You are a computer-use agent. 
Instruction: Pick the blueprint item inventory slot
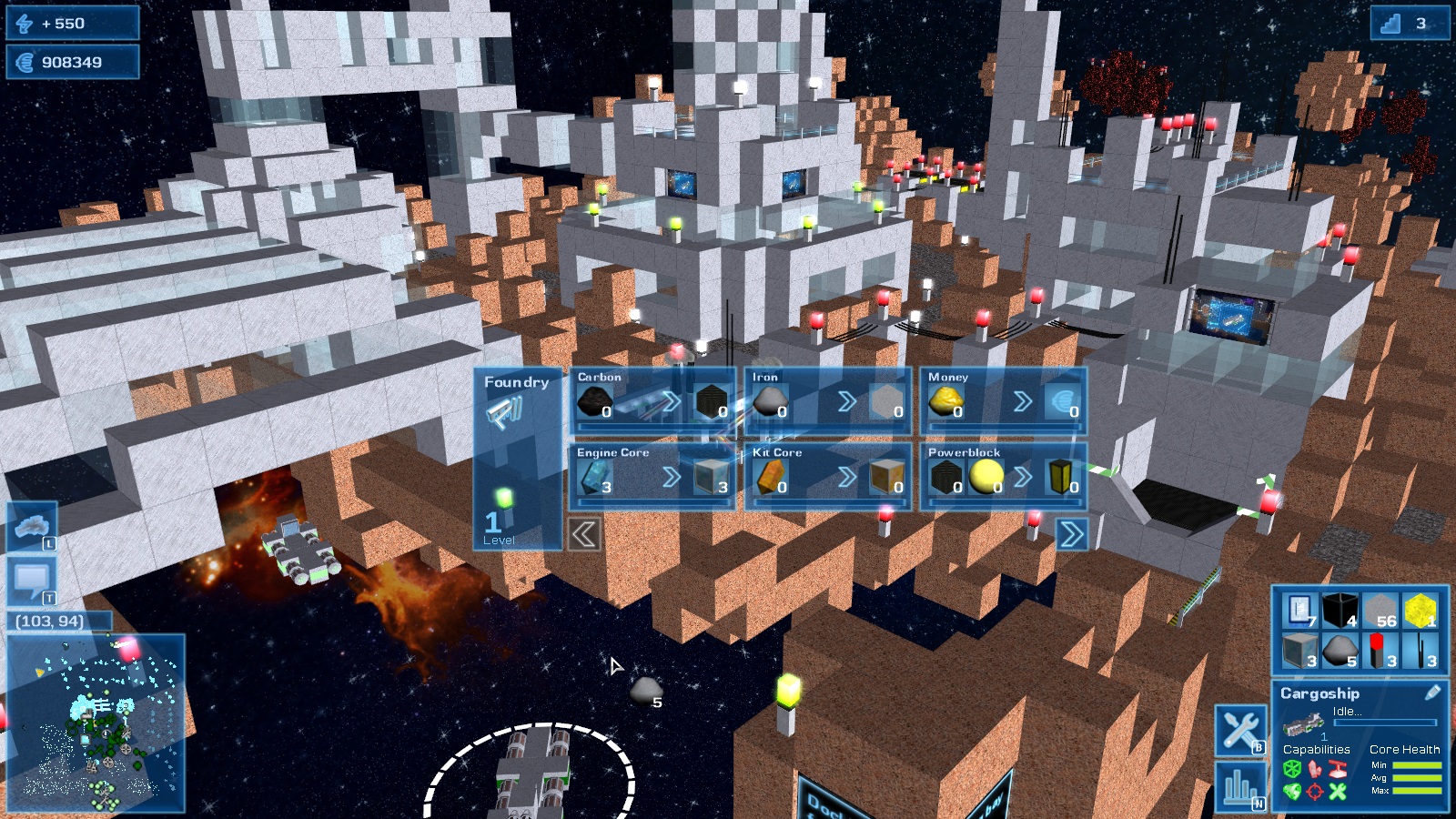[1300, 611]
